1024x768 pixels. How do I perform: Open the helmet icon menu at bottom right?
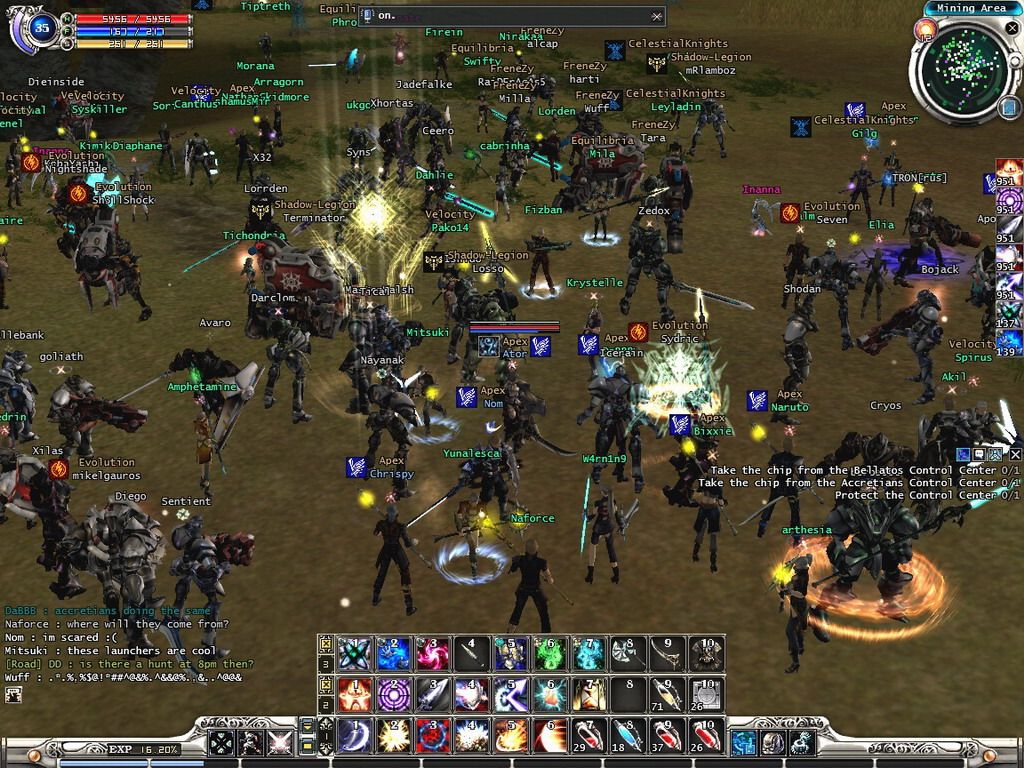coord(773,743)
